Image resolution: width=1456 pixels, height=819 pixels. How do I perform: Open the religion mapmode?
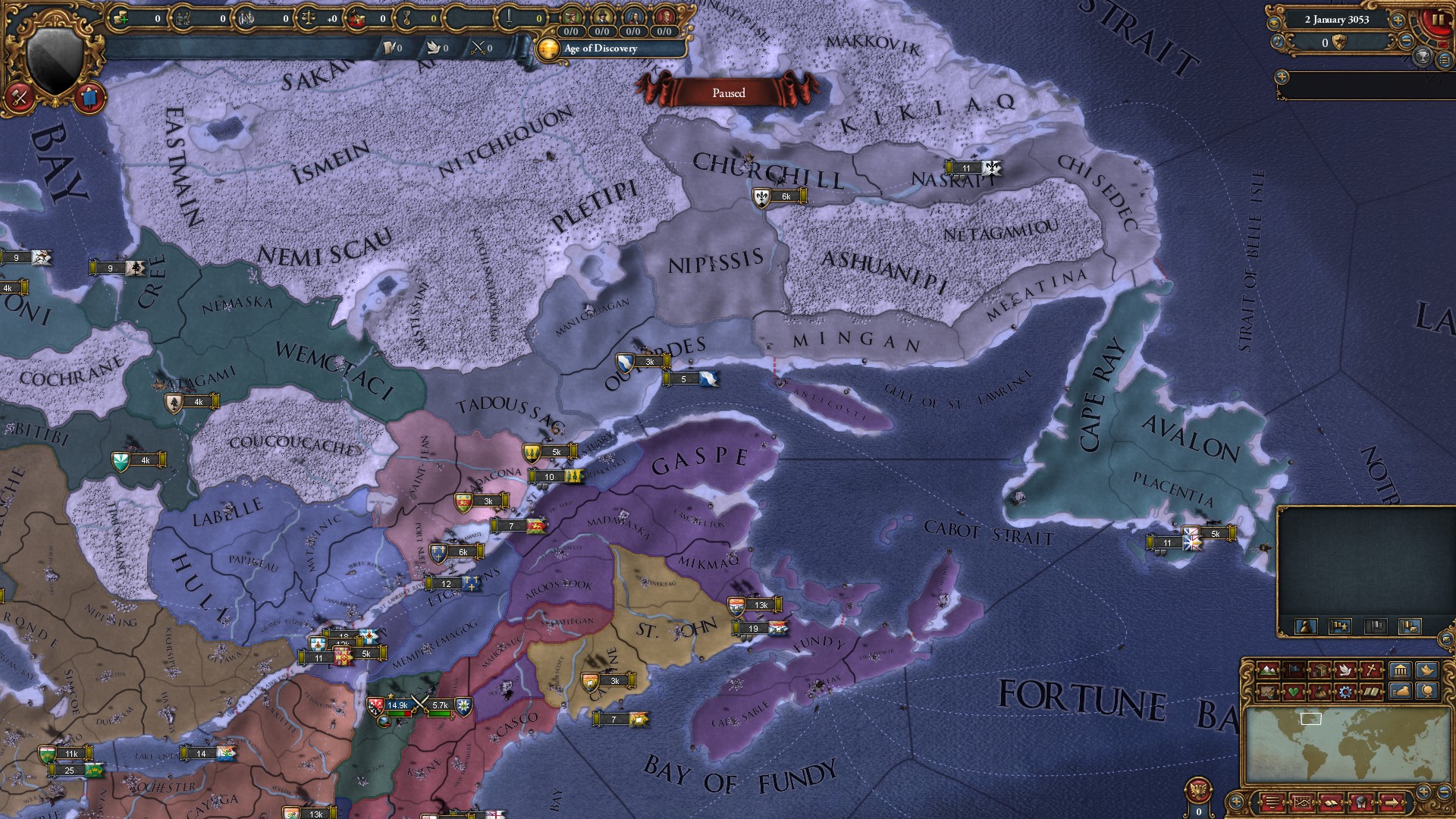pos(1371,671)
